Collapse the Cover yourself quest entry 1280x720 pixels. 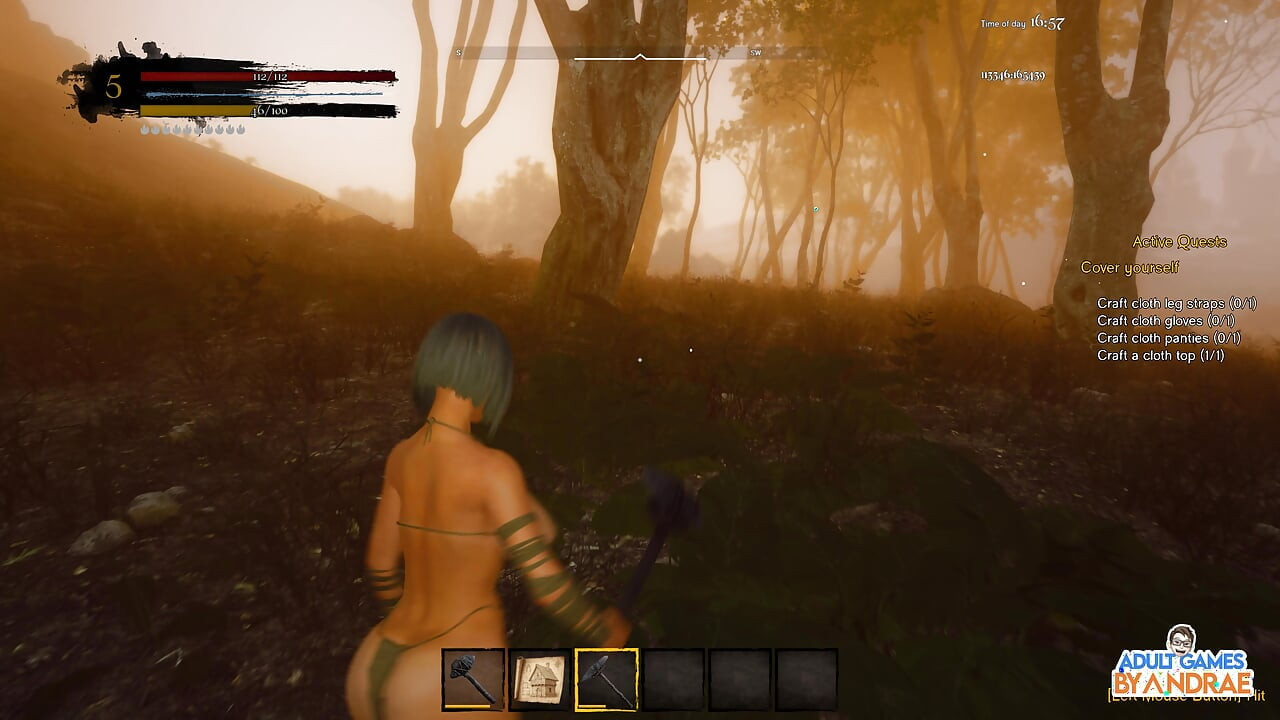1129,268
